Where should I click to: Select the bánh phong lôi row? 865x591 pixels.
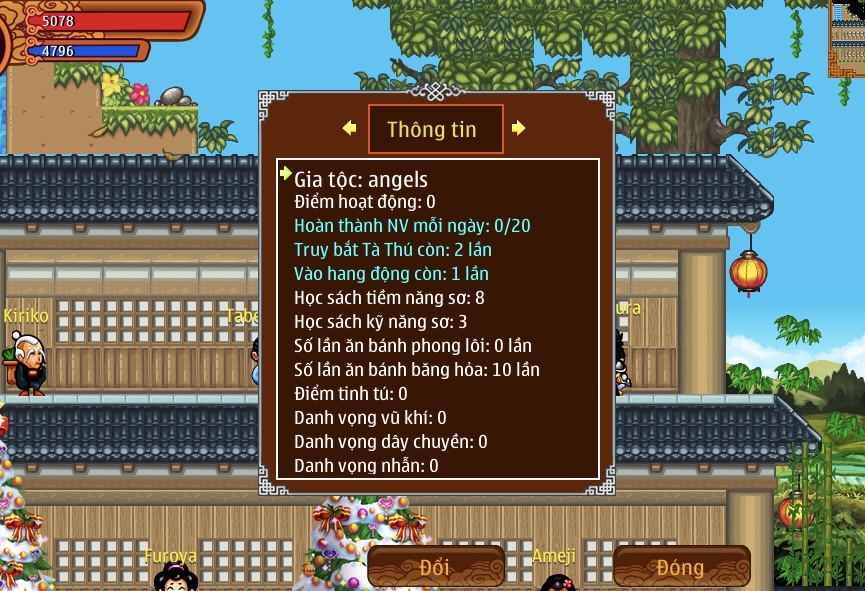(413, 346)
